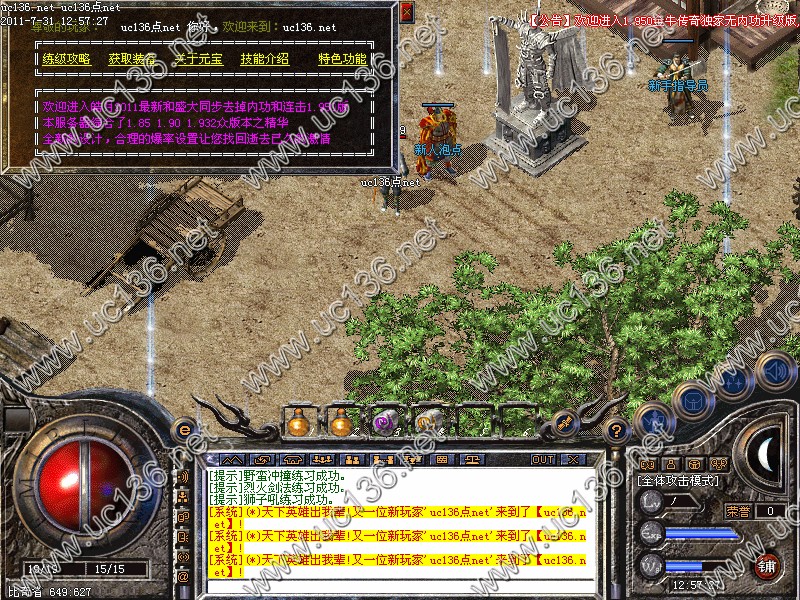
Task: Click the '@' chat channel button
Action: (x=183, y=577)
